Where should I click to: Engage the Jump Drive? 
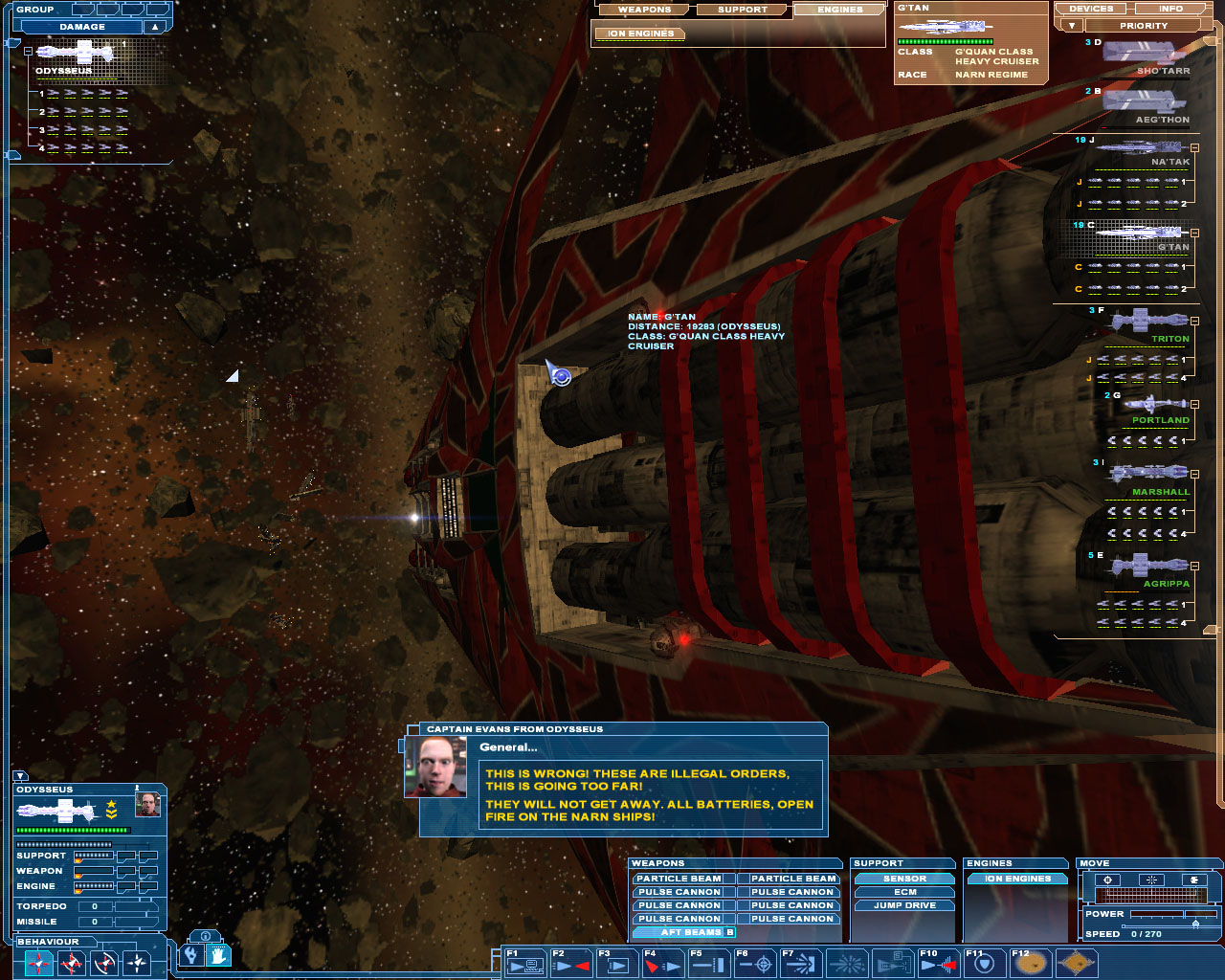click(904, 905)
